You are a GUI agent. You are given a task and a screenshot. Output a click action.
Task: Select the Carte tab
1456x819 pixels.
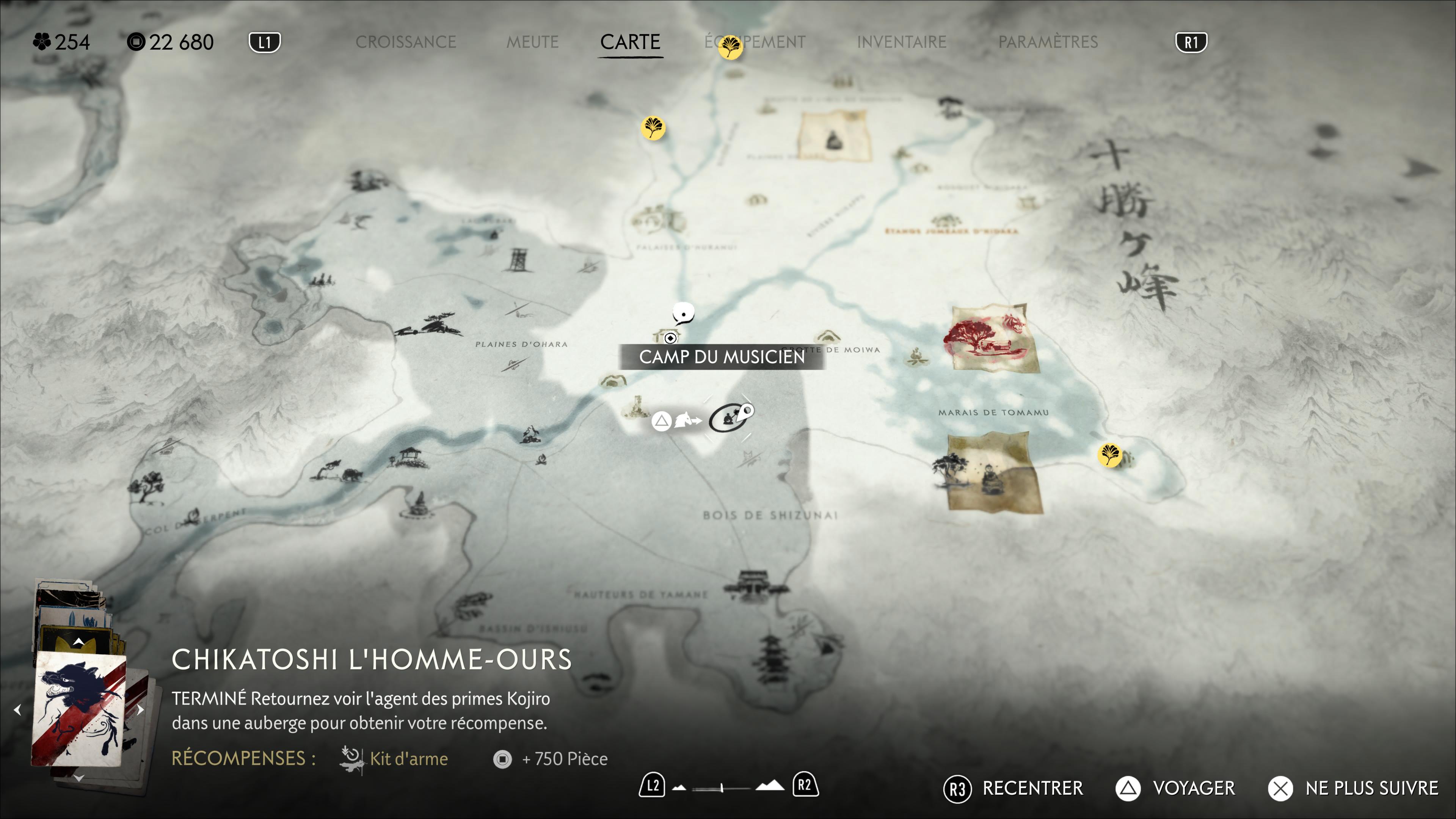[x=630, y=42]
